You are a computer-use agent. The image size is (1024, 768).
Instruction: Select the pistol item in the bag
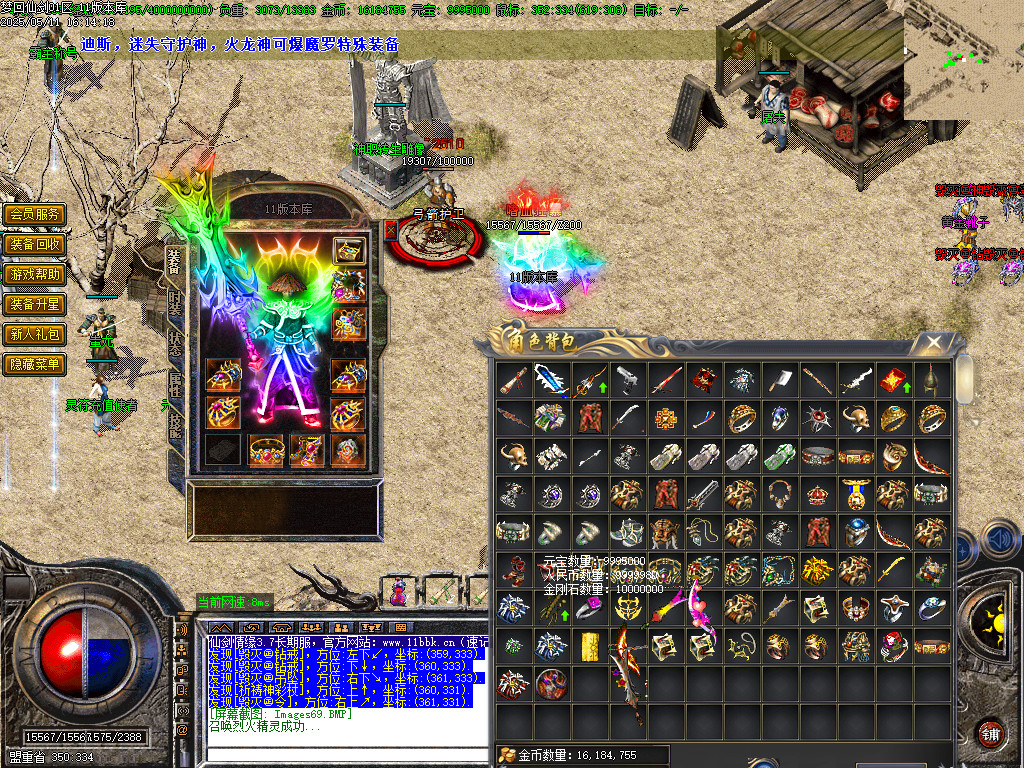click(626, 379)
